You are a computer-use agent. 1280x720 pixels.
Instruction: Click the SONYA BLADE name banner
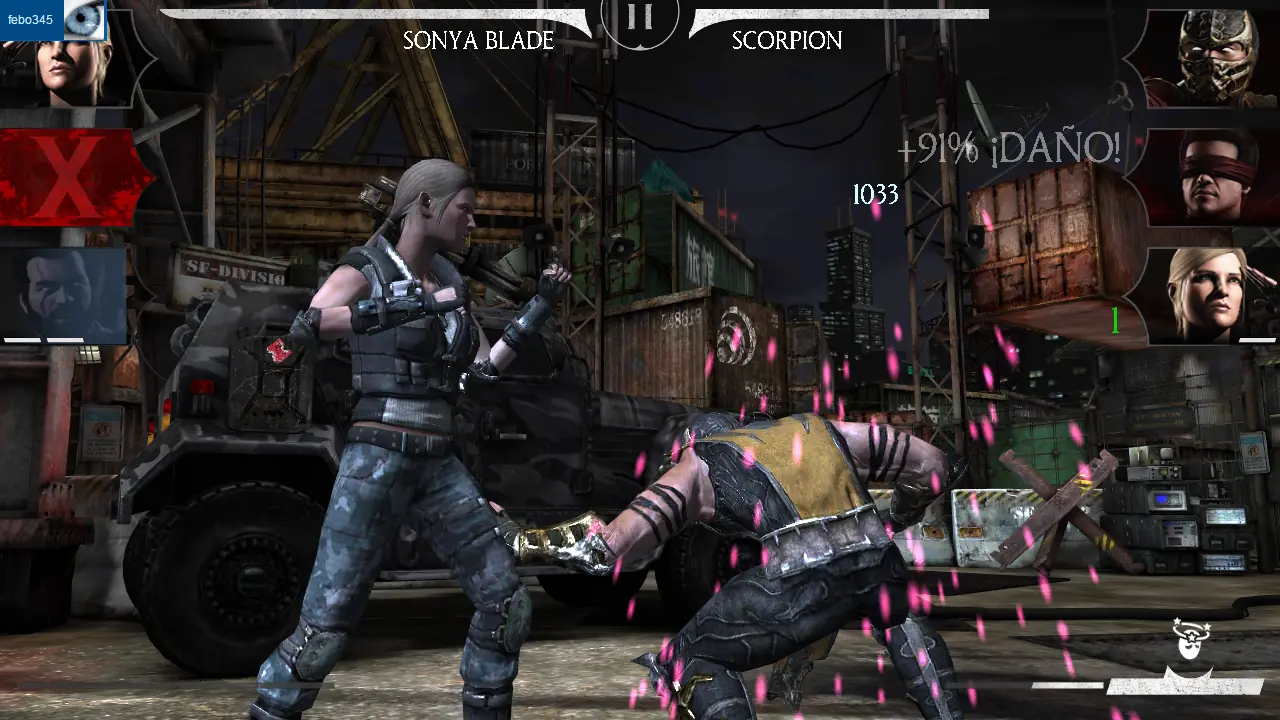pyautogui.click(x=477, y=41)
